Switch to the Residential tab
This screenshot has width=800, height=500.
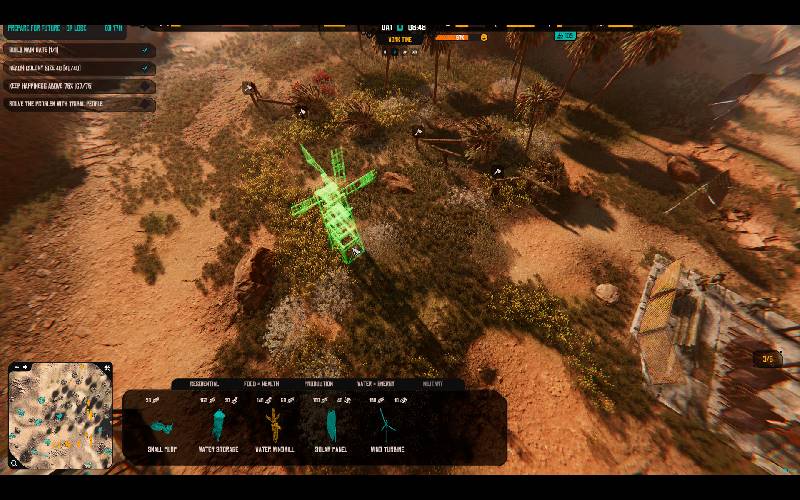pos(203,383)
